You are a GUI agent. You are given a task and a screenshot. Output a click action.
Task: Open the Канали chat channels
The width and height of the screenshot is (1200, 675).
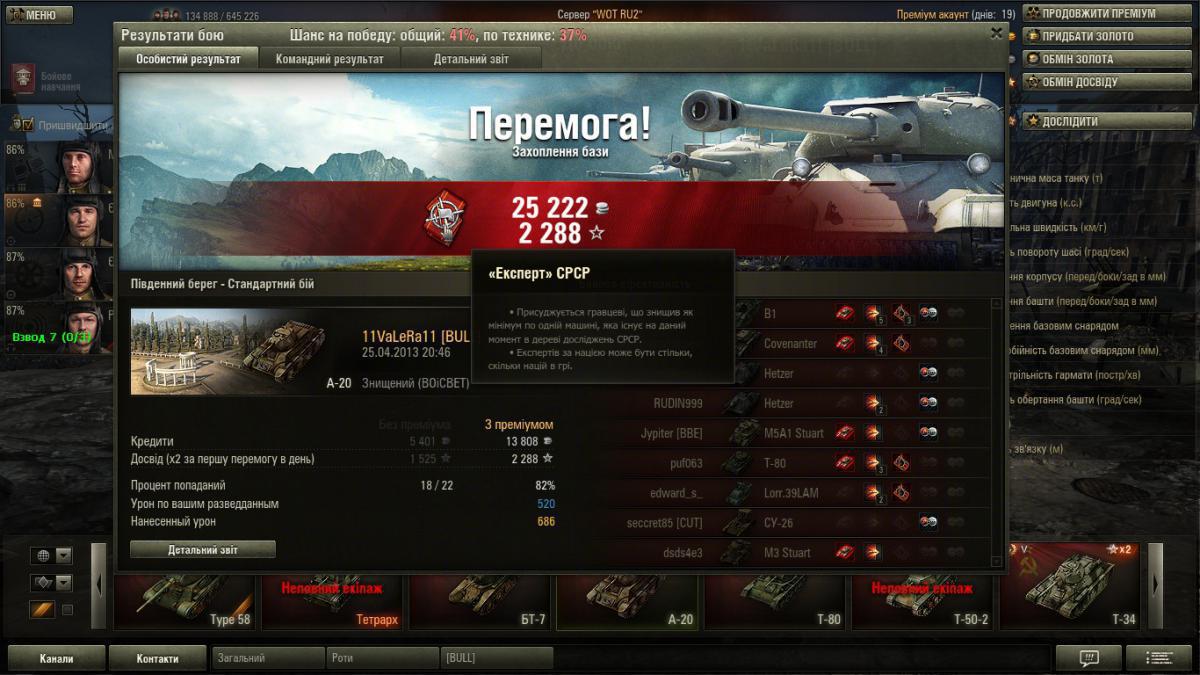coord(56,658)
